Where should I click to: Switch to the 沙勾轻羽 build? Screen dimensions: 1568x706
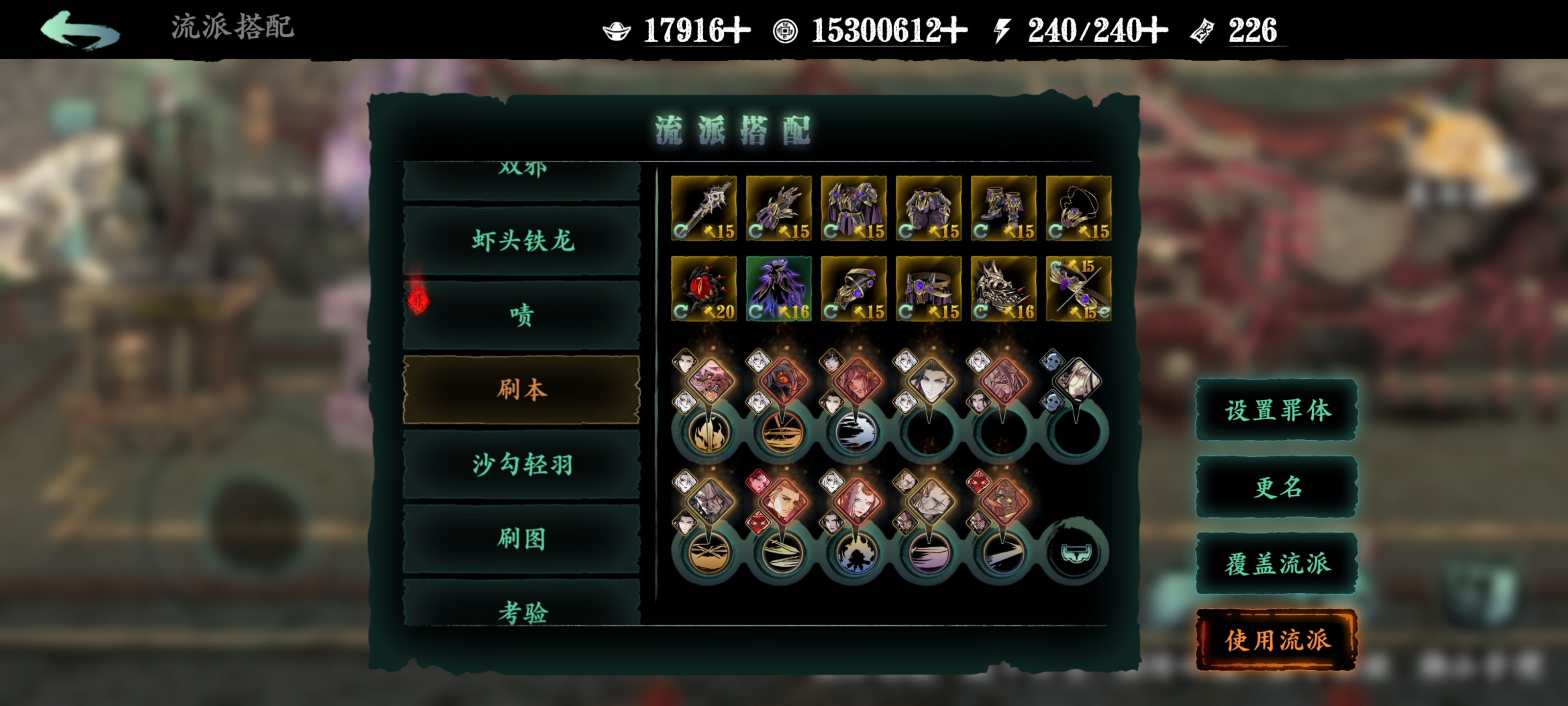522,464
